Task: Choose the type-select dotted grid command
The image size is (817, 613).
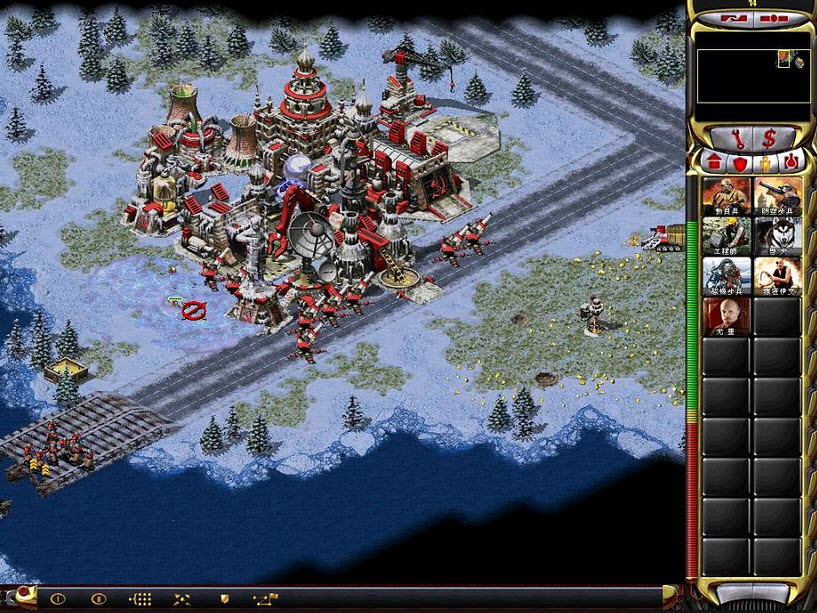Action: point(142,598)
